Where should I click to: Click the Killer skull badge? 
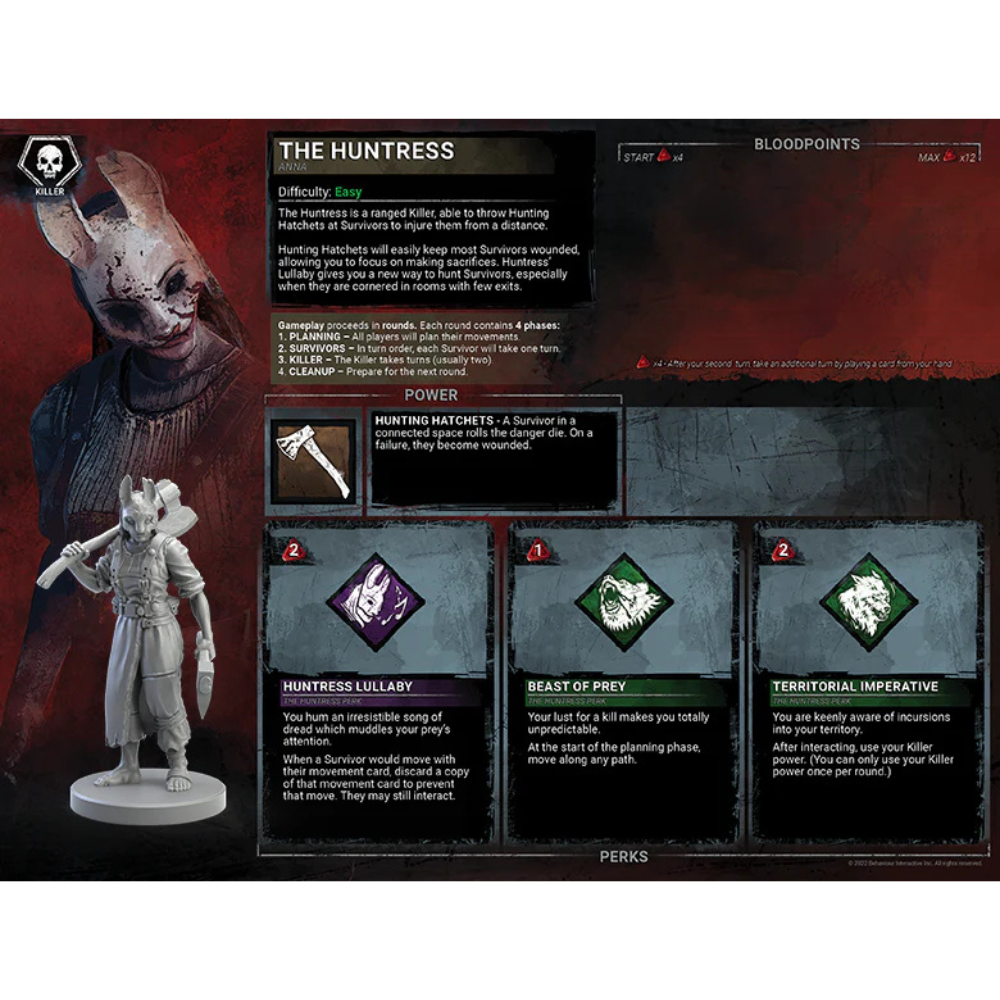point(50,165)
